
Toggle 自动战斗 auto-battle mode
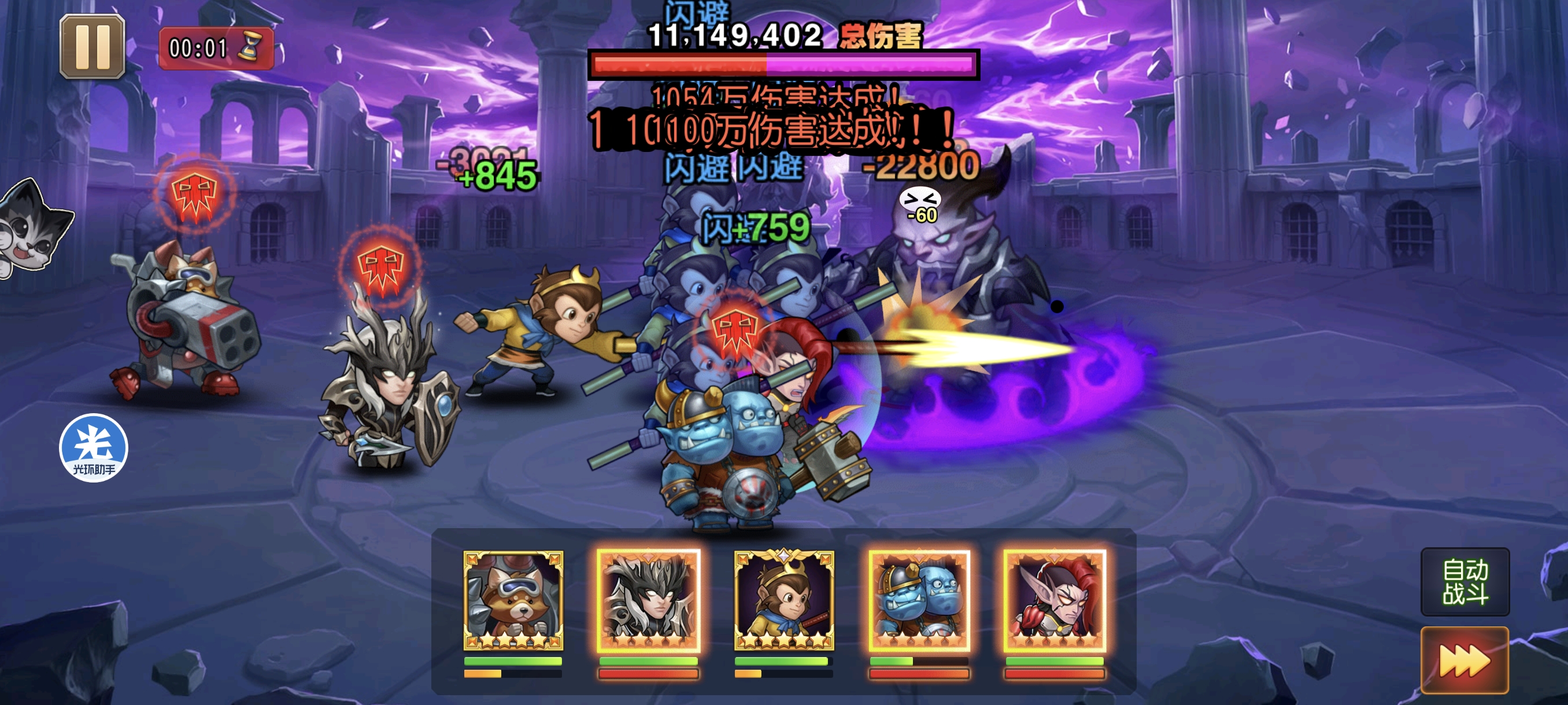click(x=1465, y=582)
